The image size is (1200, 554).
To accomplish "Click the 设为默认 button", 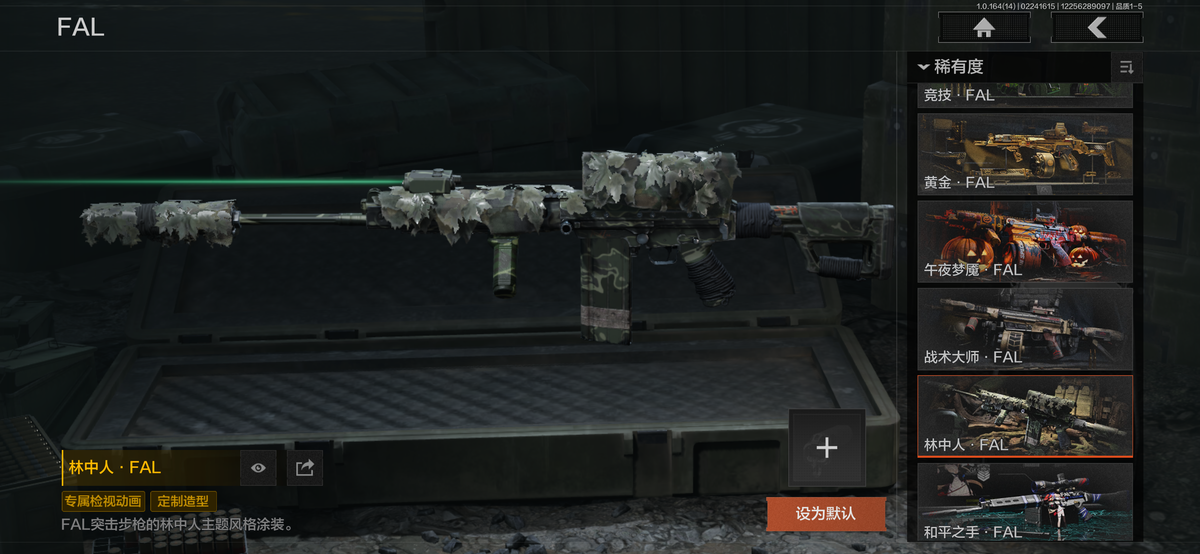I will pos(826,514).
